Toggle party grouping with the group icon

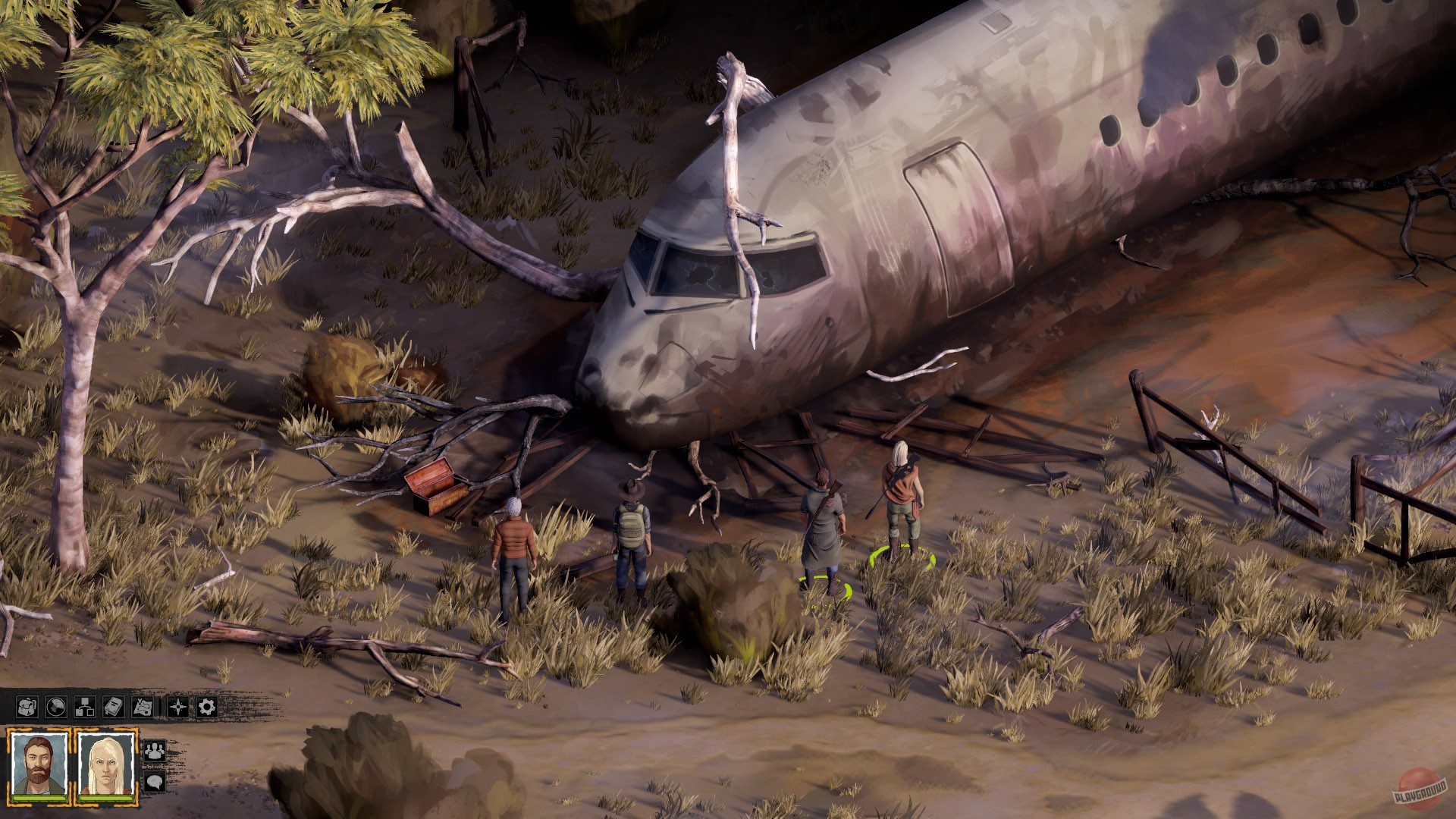tap(155, 752)
